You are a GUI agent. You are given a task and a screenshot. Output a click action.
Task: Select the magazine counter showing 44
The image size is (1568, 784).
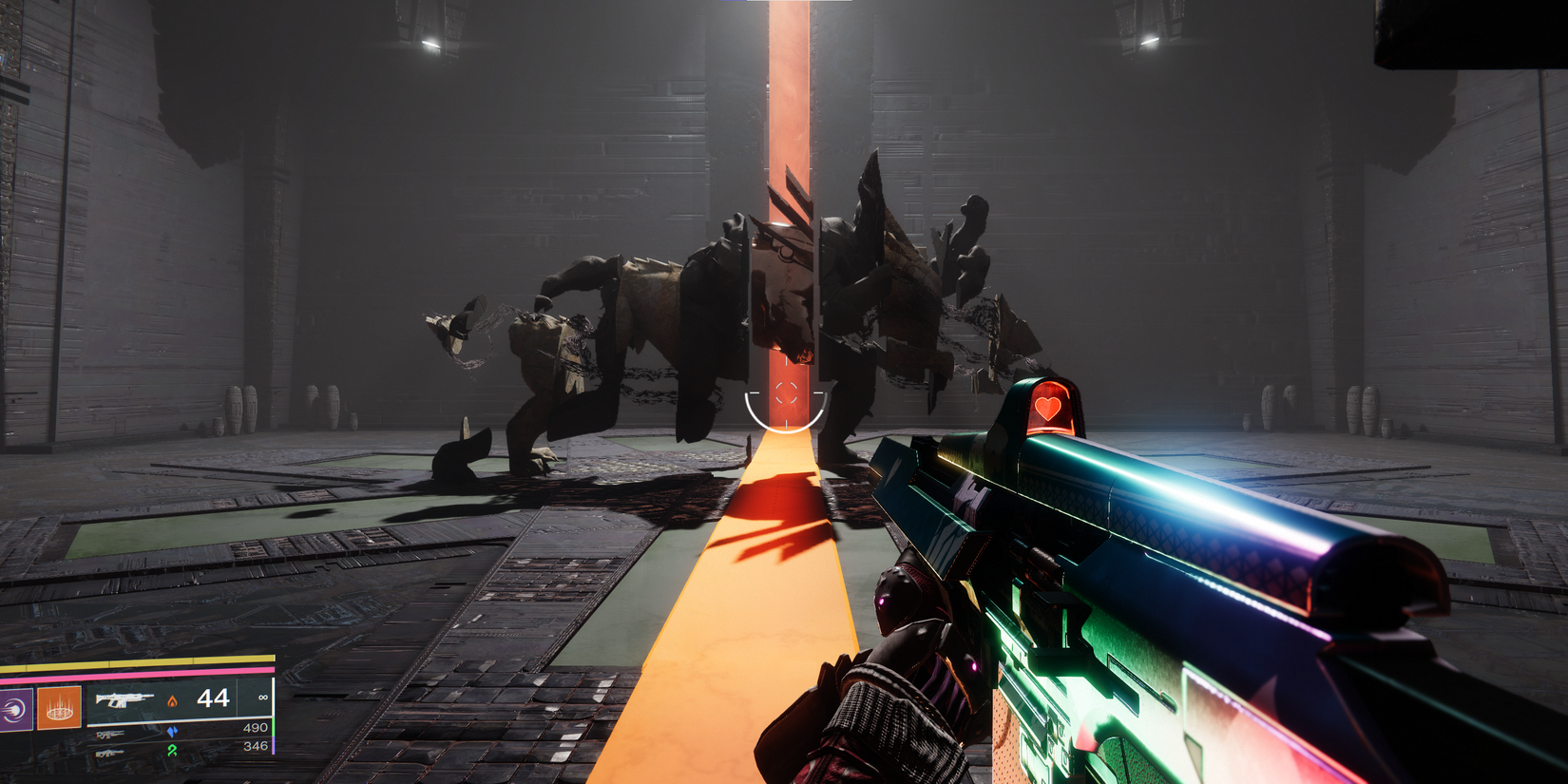pos(214,699)
